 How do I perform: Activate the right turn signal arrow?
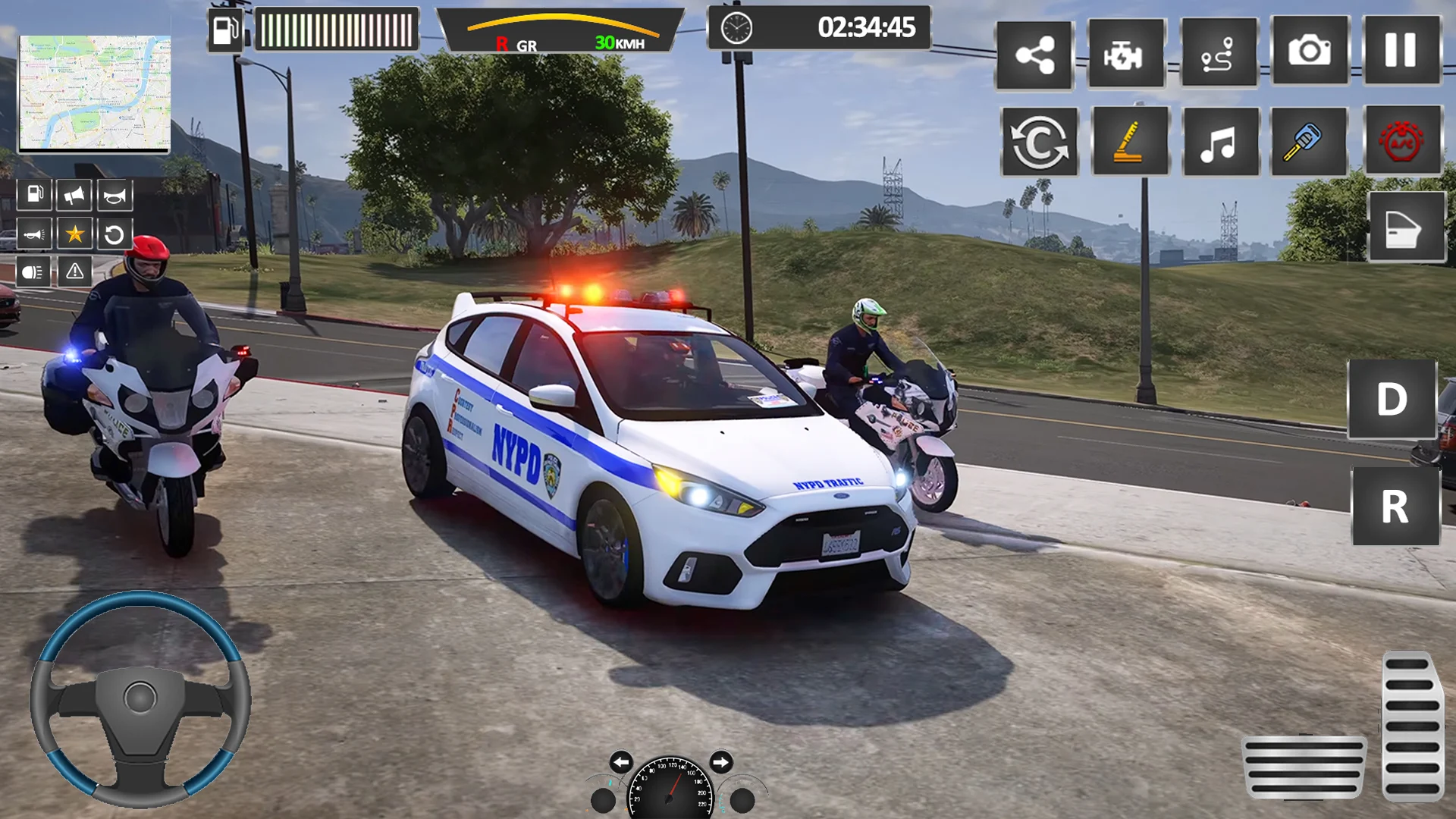point(720,761)
